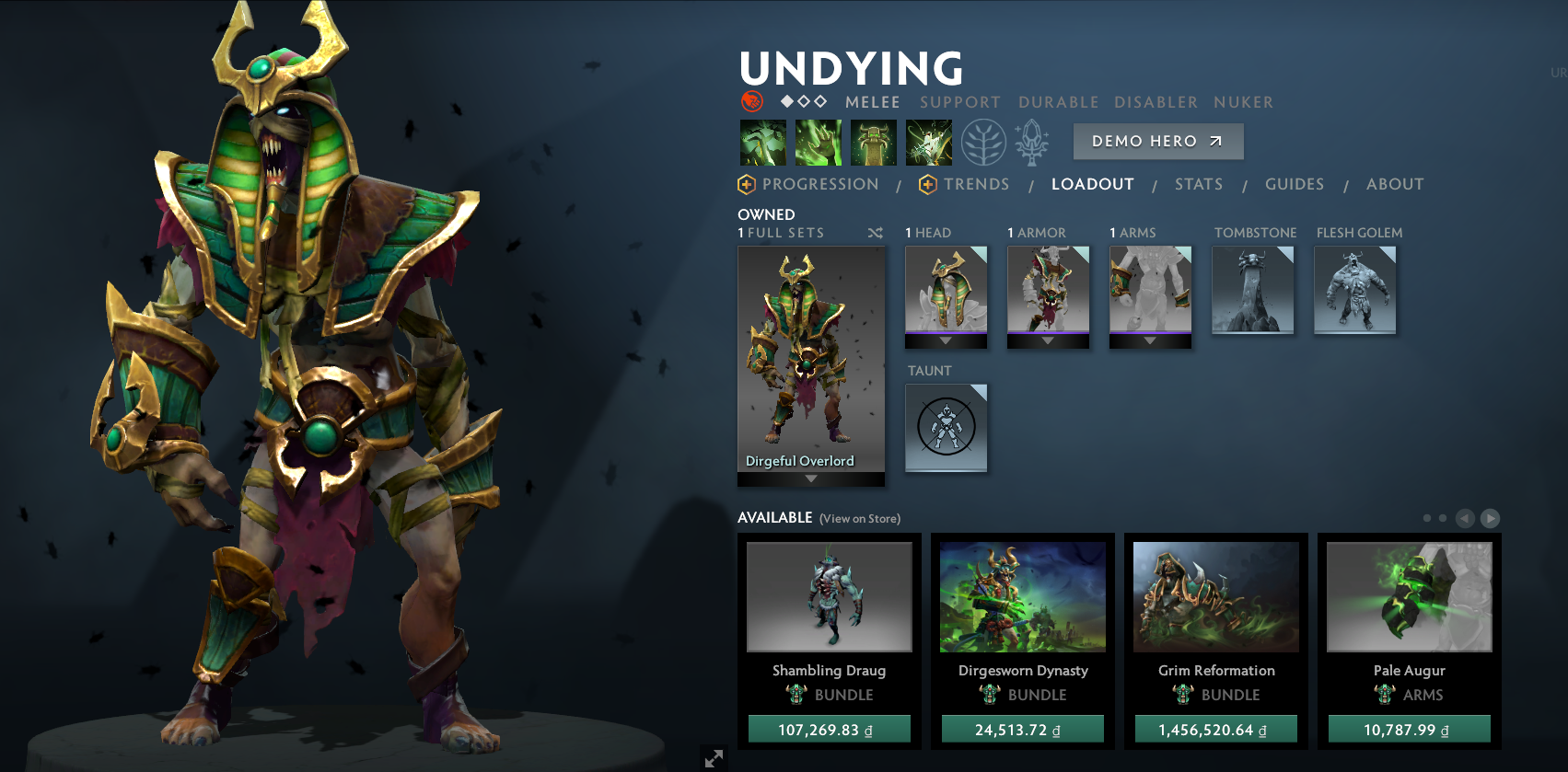
Task: View the Flesh Golem ultimate ability icon
Action: tap(928, 141)
